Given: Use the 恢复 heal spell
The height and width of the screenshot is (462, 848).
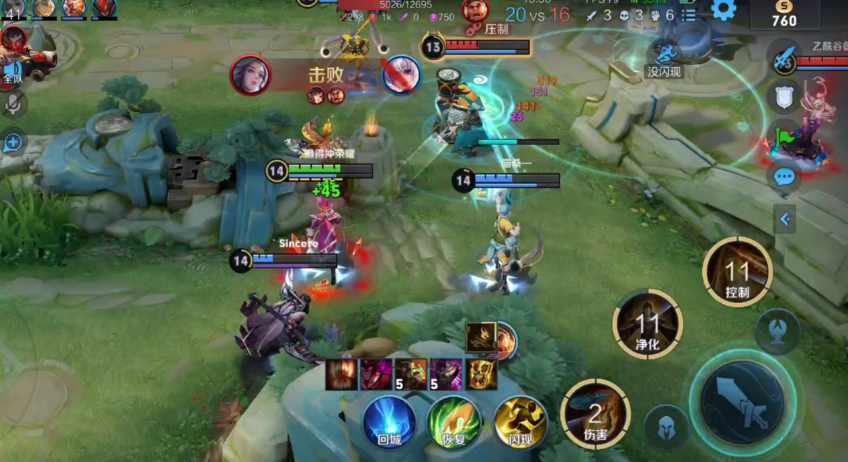Looking at the screenshot, I should pyautogui.click(x=454, y=420).
